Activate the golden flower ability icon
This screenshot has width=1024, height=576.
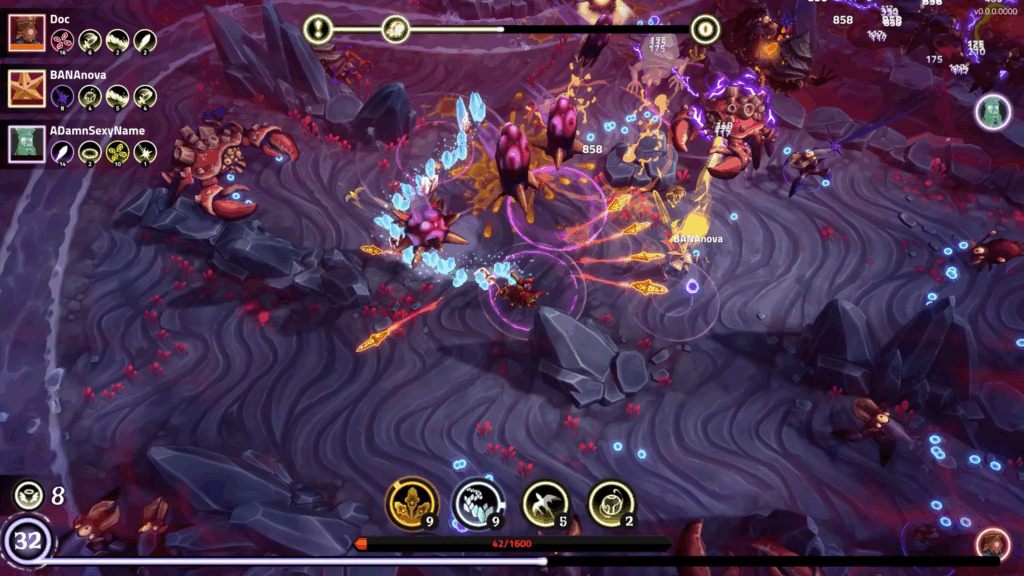(411, 502)
